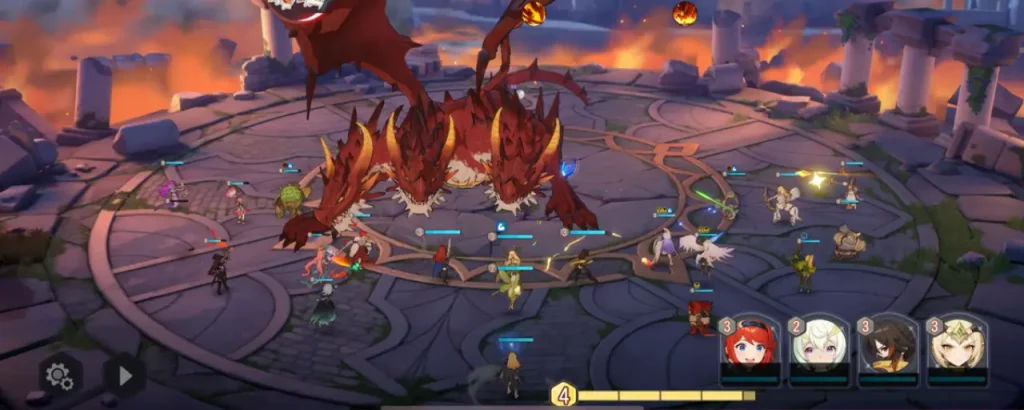
Task: Activate the white-haired hero skill portrait
Action: coord(819,347)
